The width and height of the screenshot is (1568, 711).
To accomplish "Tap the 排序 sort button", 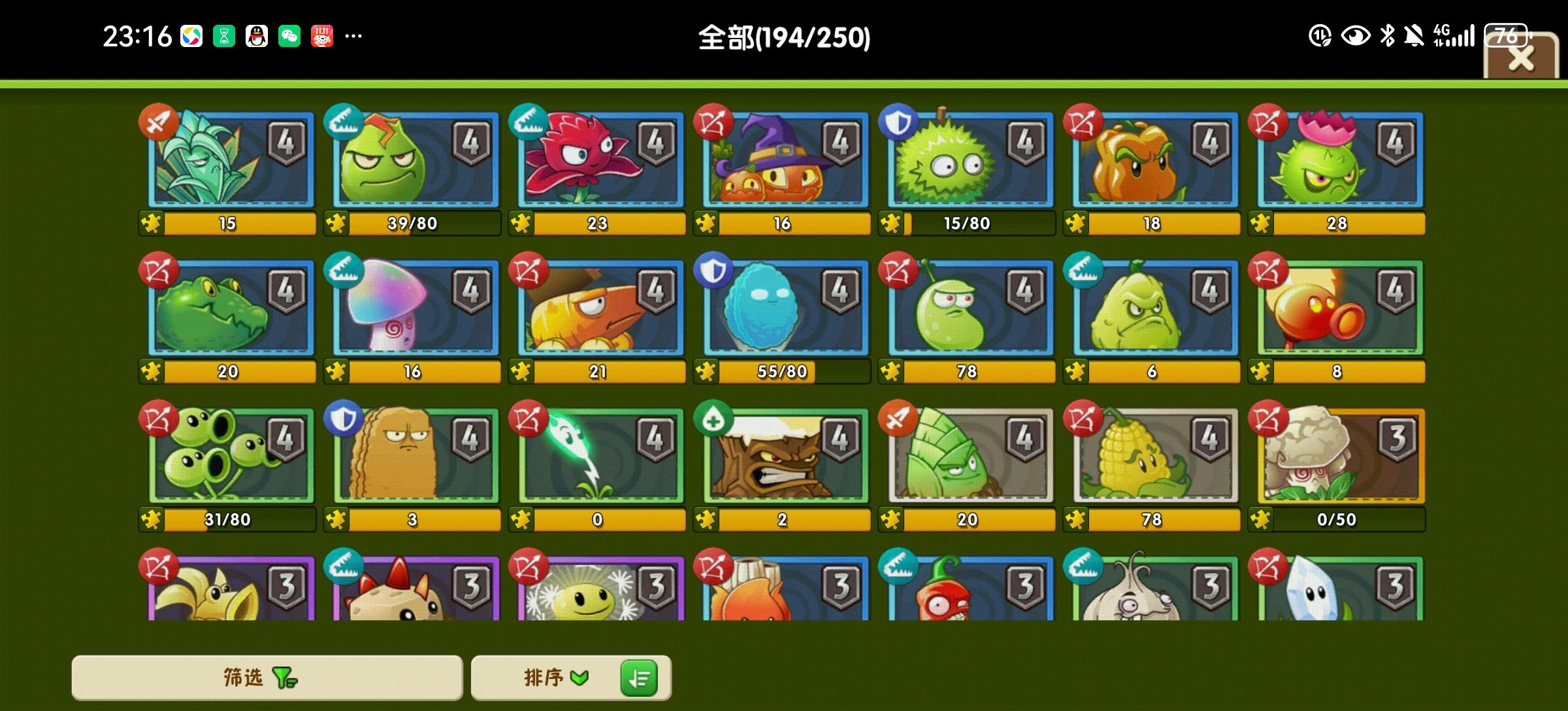I will click(x=542, y=678).
